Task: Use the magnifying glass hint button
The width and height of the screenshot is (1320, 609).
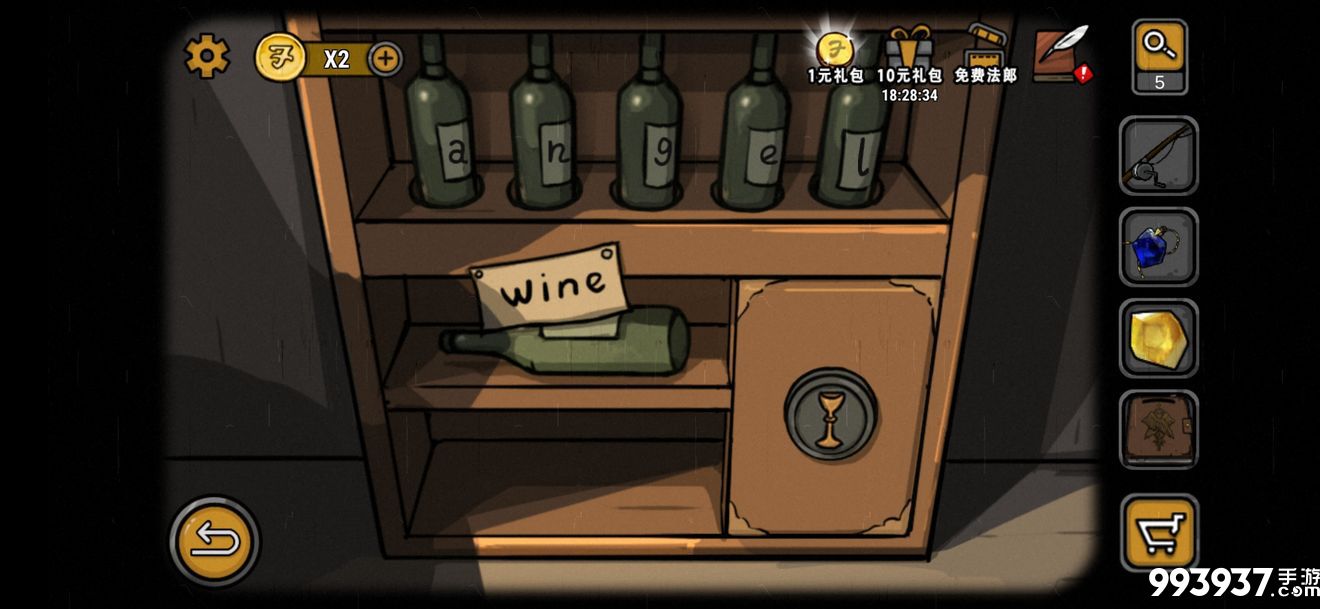Action: [1159, 56]
